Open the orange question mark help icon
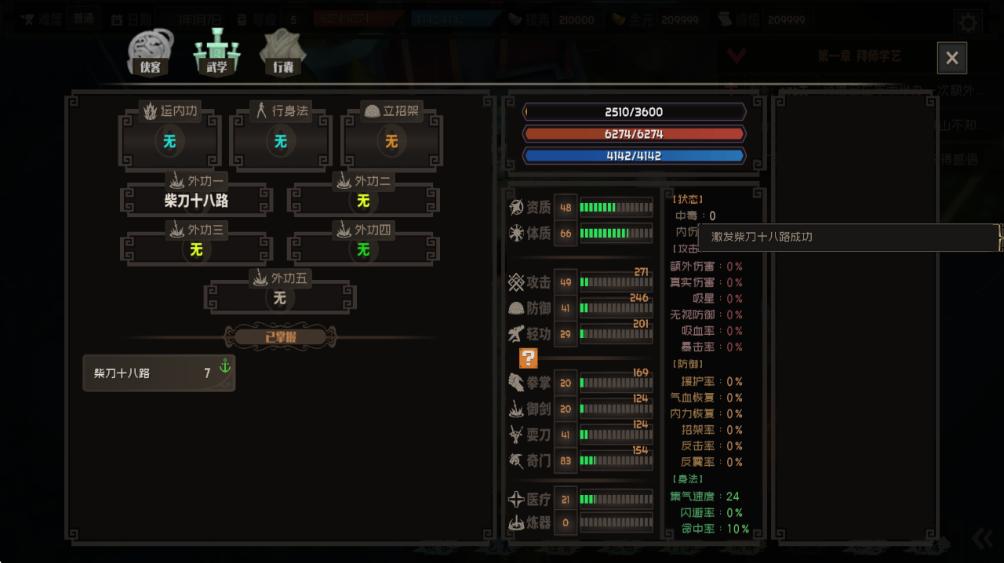 tap(529, 358)
